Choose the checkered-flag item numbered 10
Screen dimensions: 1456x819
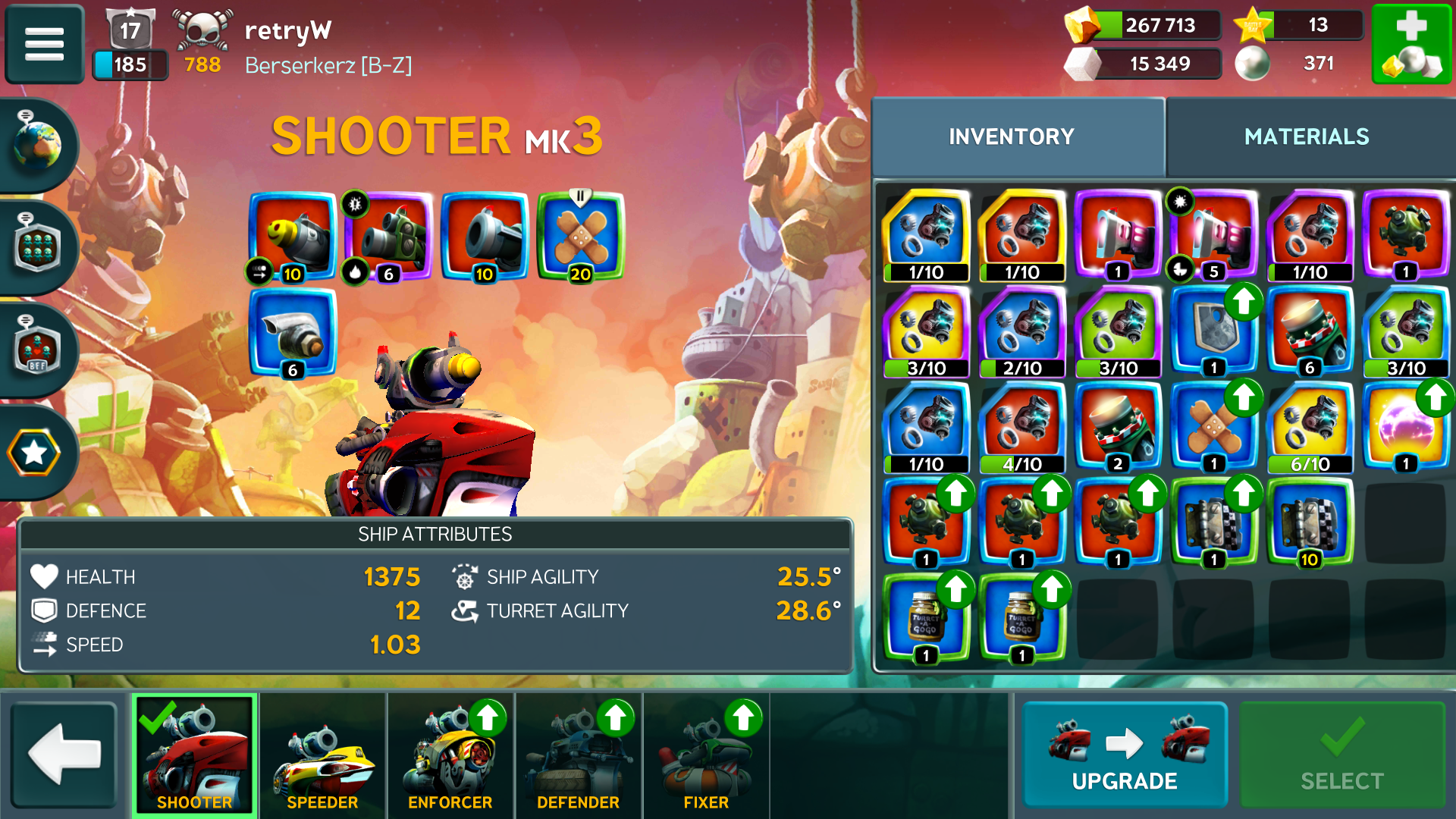(1310, 523)
